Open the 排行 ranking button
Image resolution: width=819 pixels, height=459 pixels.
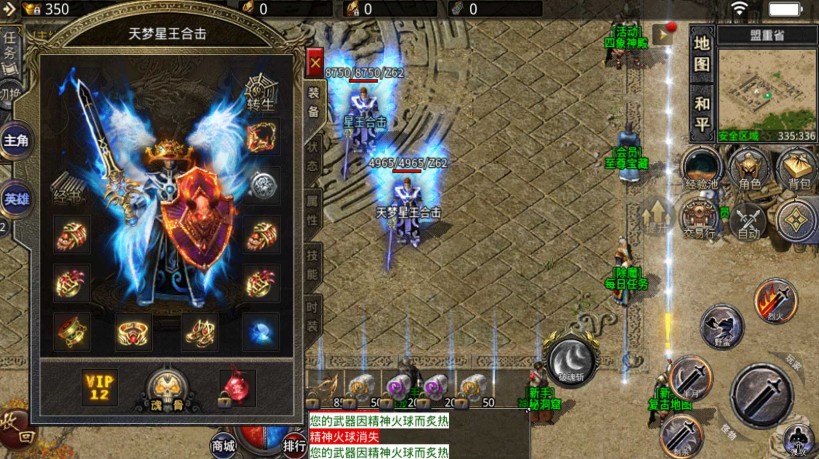point(294,444)
